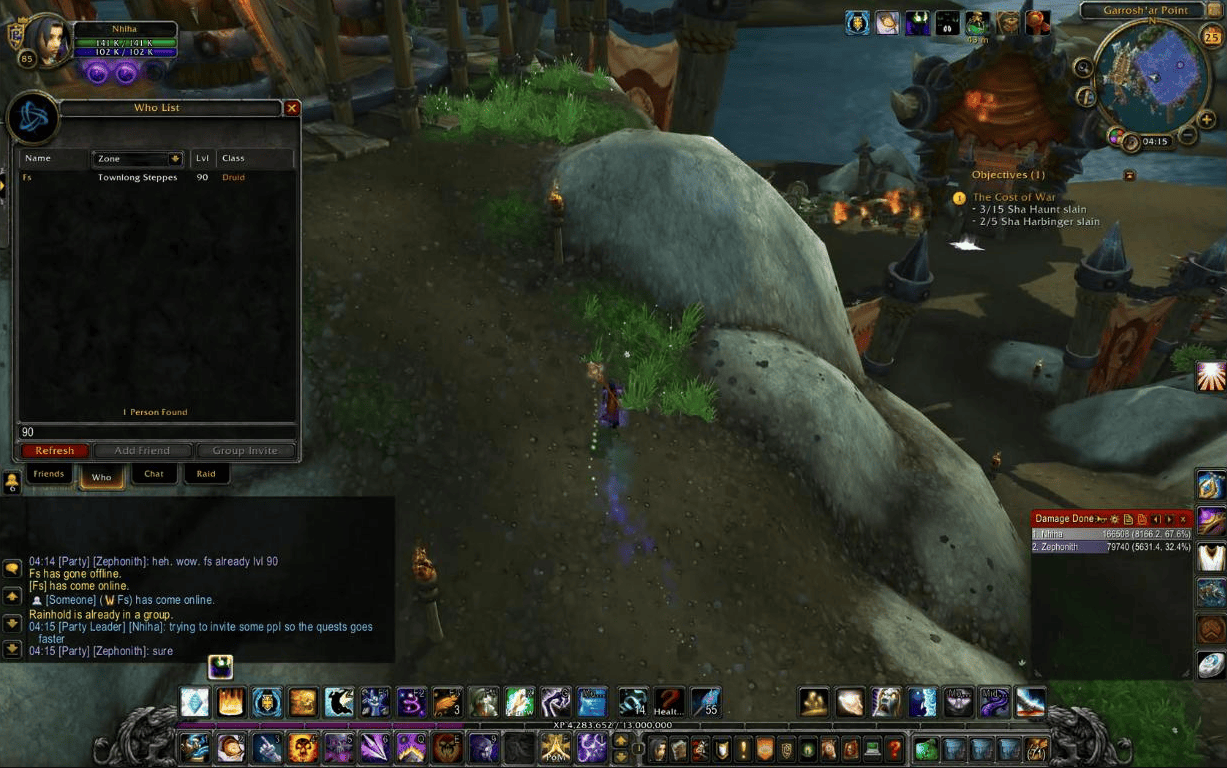Switch to the Raid tab

tap(206, 474)
